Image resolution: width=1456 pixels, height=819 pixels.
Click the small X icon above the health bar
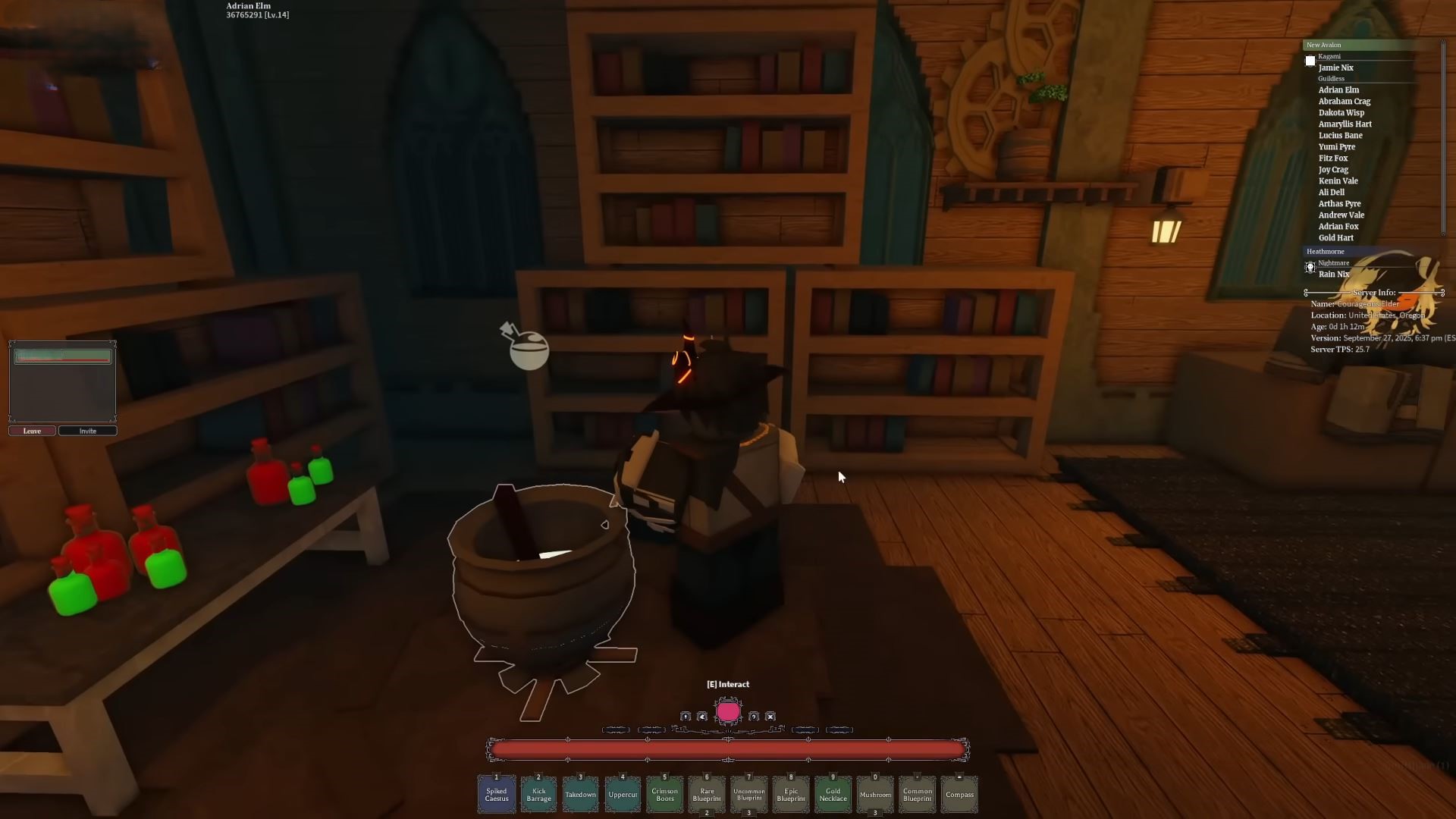pos(770,717)
